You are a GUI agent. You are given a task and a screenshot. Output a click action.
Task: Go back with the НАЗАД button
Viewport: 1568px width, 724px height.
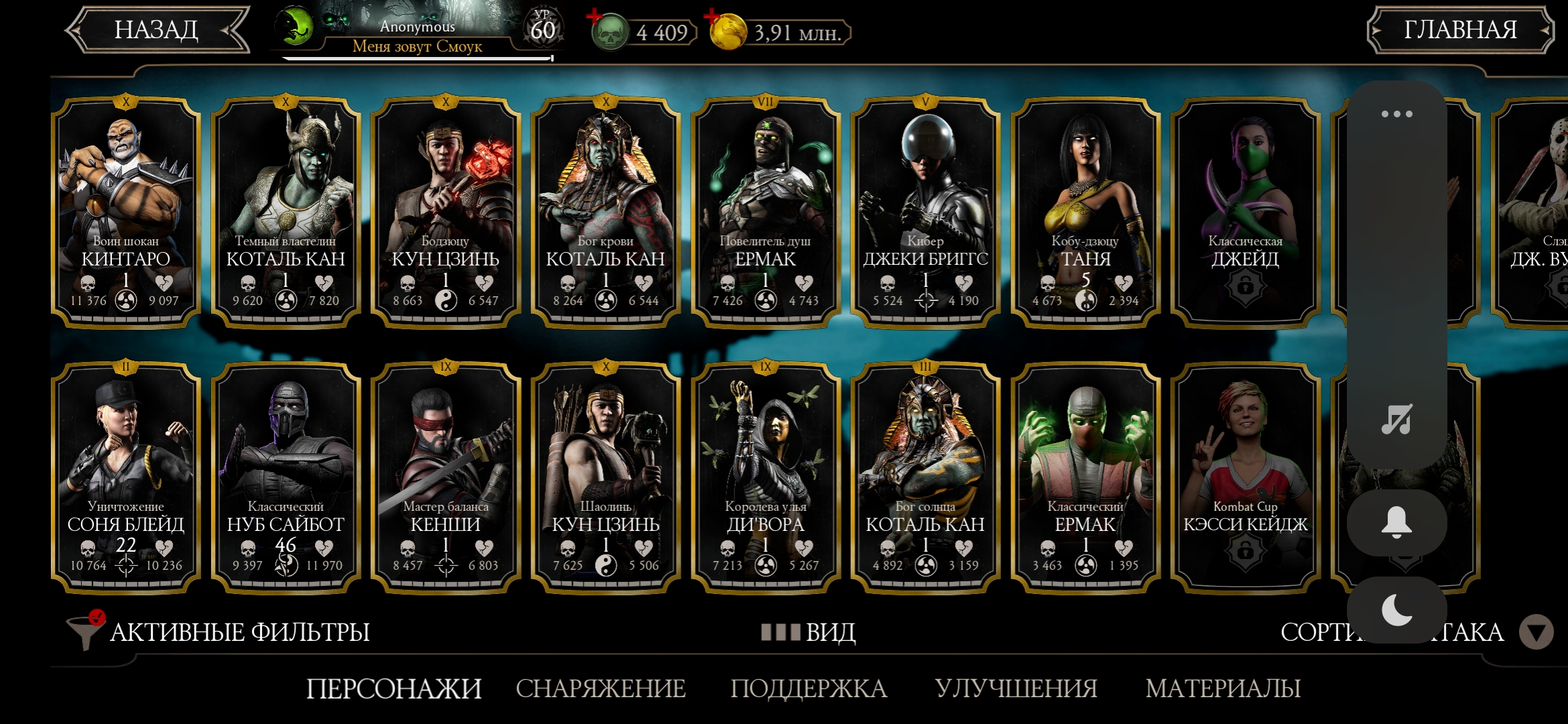point(156,30)
